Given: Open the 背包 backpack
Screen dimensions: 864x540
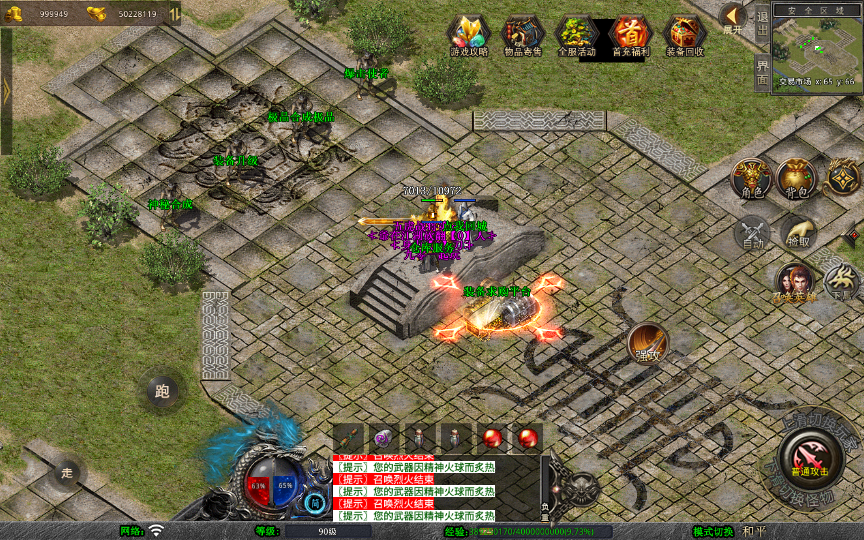Looking at the screenshot, I should pos(796,178).
